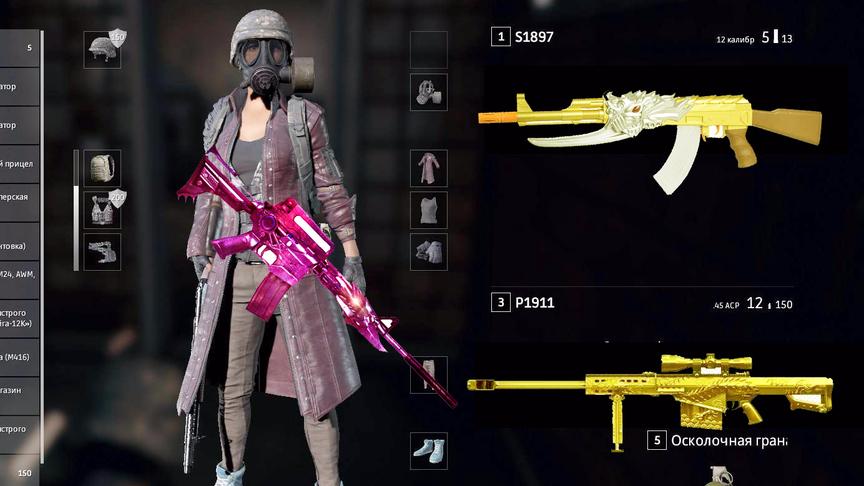864x486 pixels.
Task: Select the gas mask slot
Action: (429, 92)
